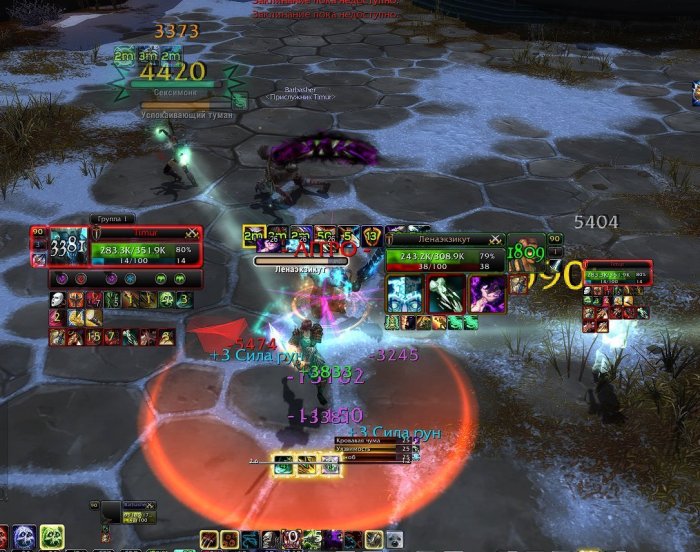Image resolution: width=700 pixels, height=552 pixels.
Task: Activate the skull ability at bottom left
Action: (x=22, y=536)
